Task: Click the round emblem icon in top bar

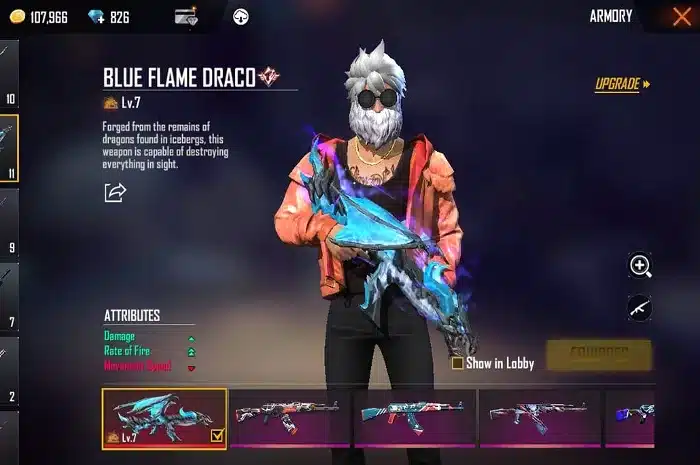Action: click(240, 16)
